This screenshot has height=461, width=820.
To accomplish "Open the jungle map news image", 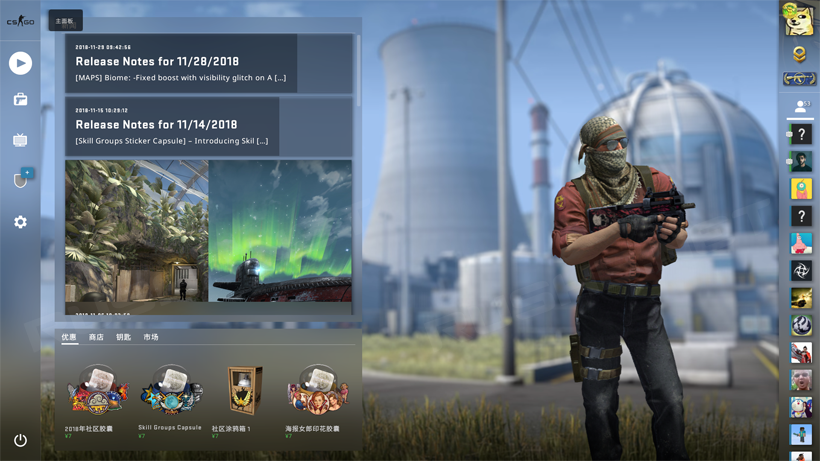I will click(x=136, y=231).
